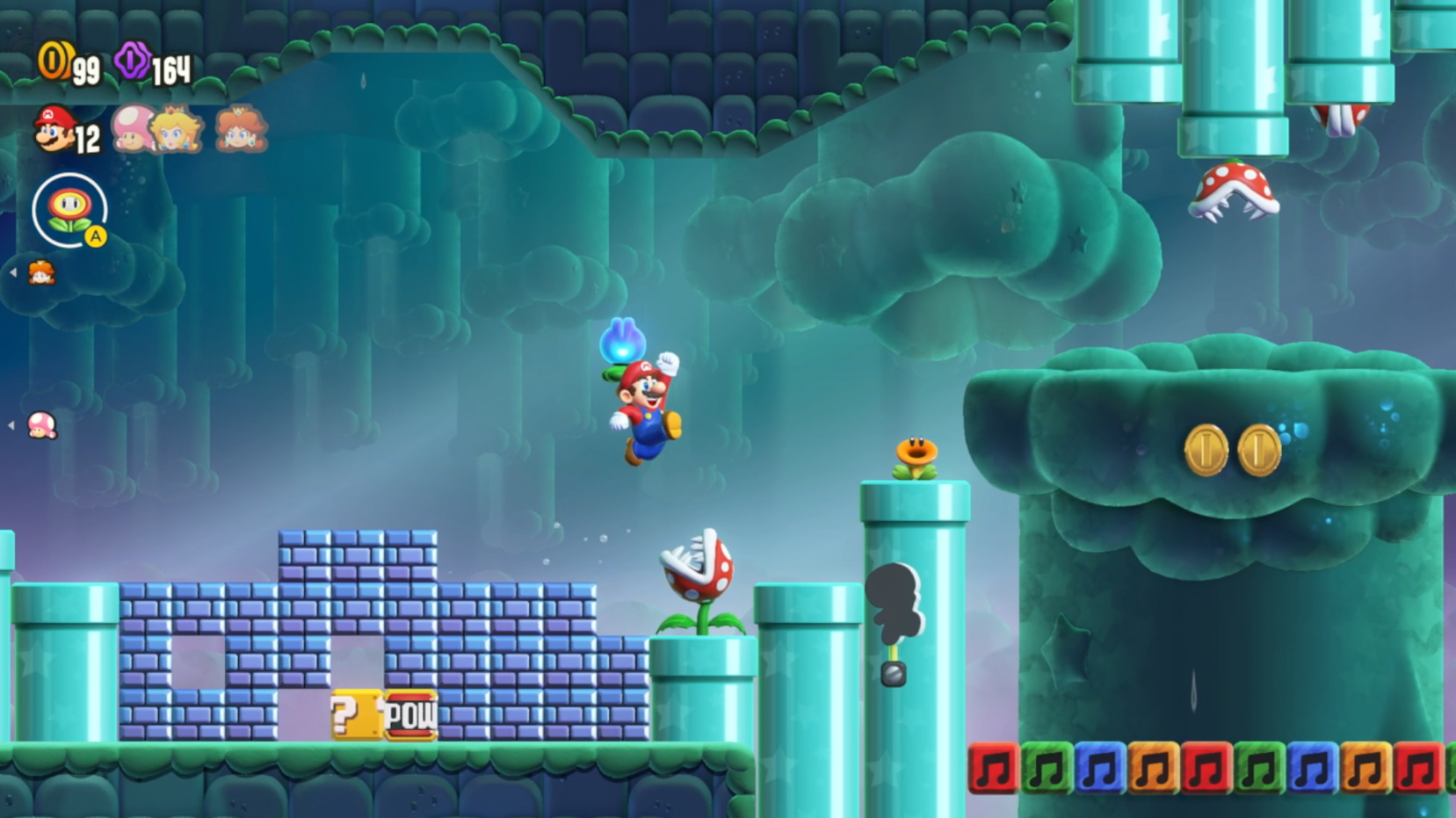Click the left-pointing arrow beside the Mario badge

coord(12,272)
